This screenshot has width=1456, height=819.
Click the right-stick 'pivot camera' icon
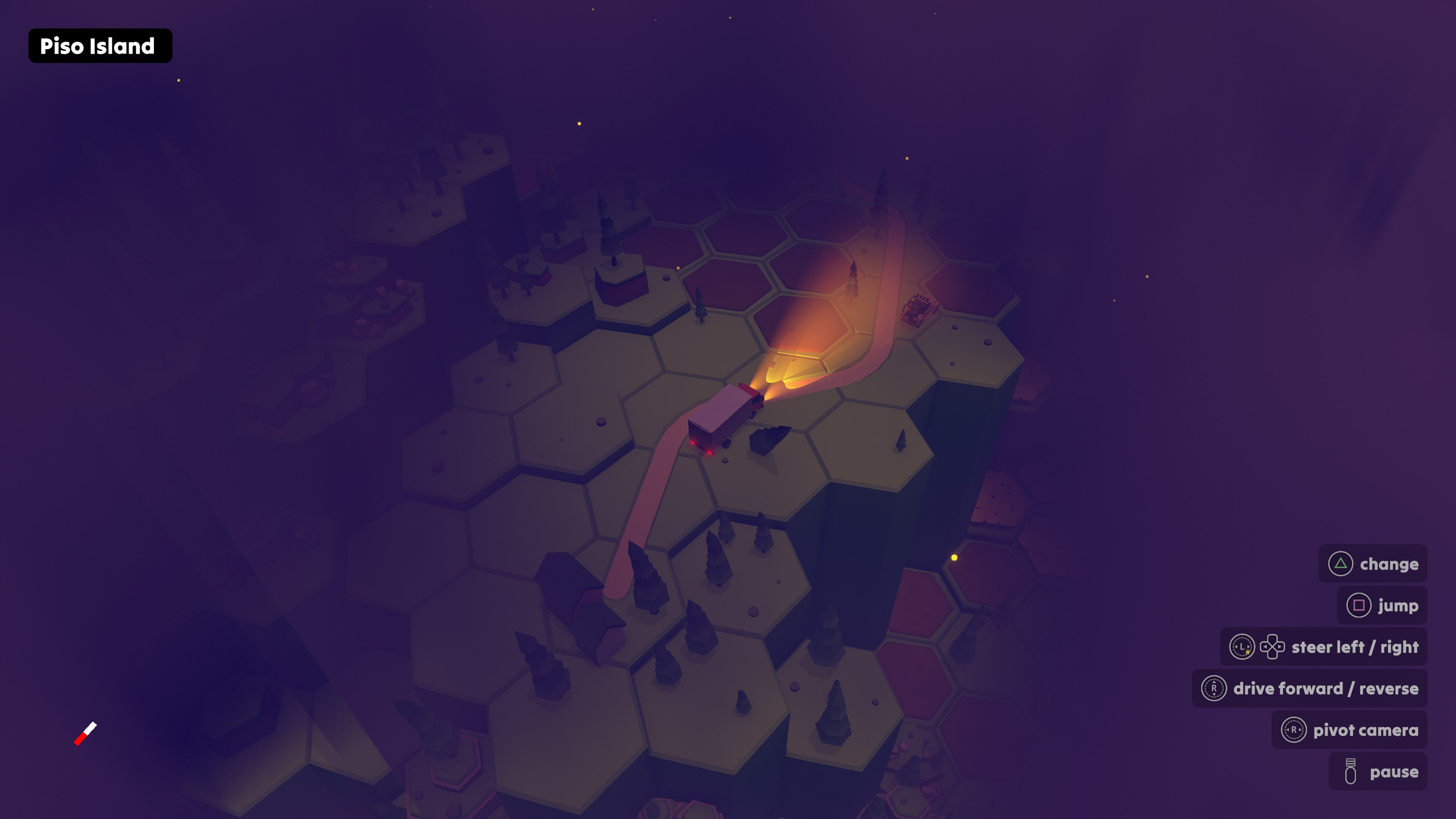(x=1294, y=730)
